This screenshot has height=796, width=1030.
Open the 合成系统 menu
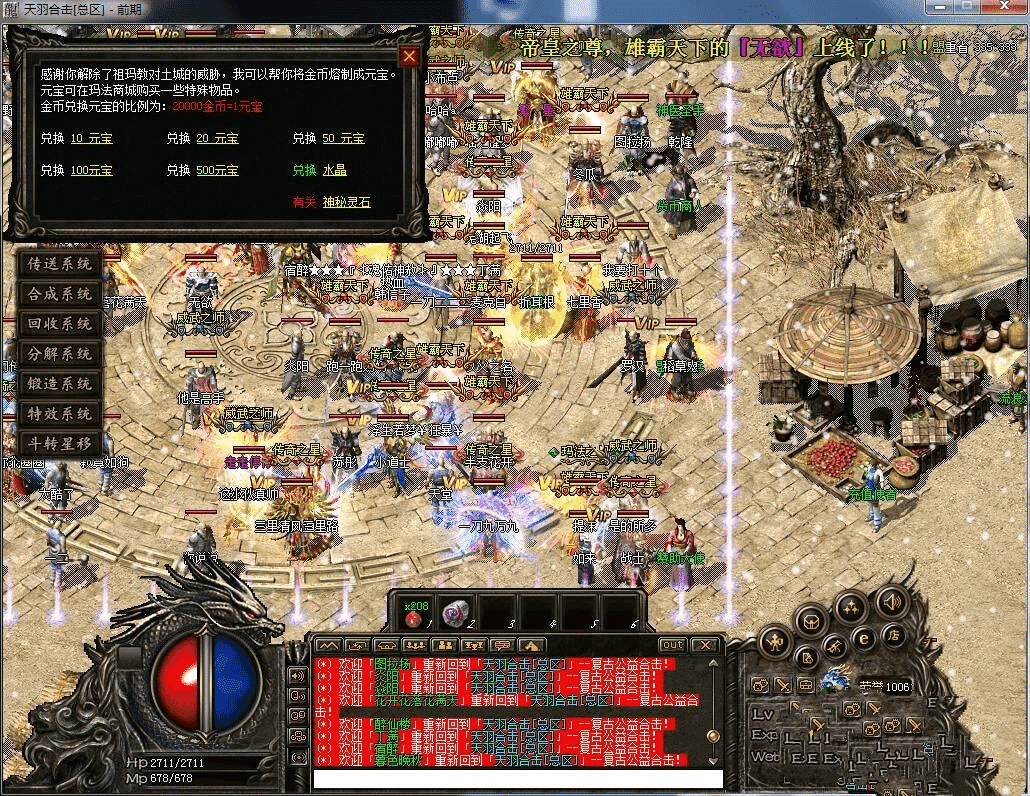point(60,295)
